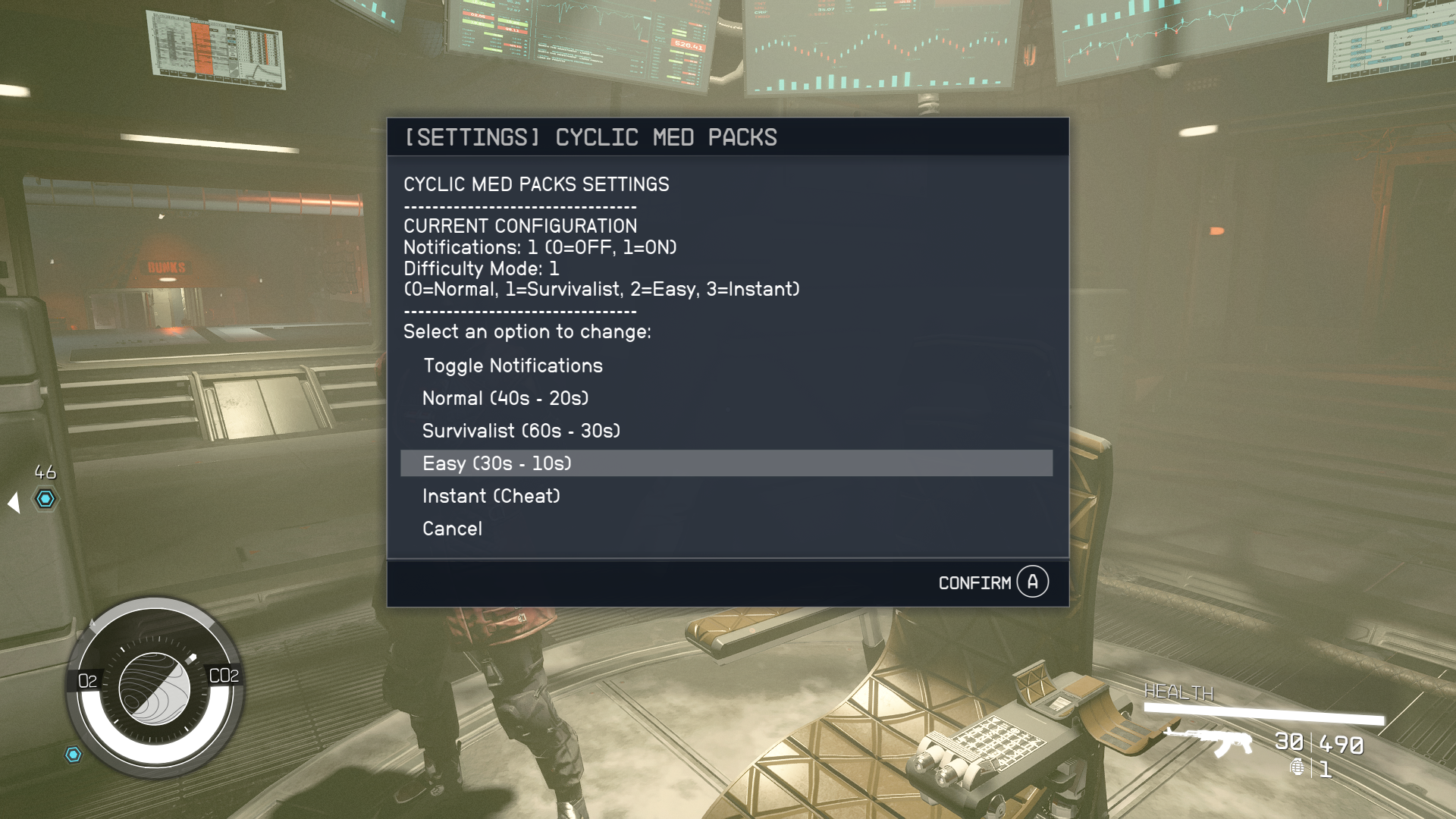
Task: Toggle Notifications for Cyclic Med Packs
Action: tap(513, 366)
